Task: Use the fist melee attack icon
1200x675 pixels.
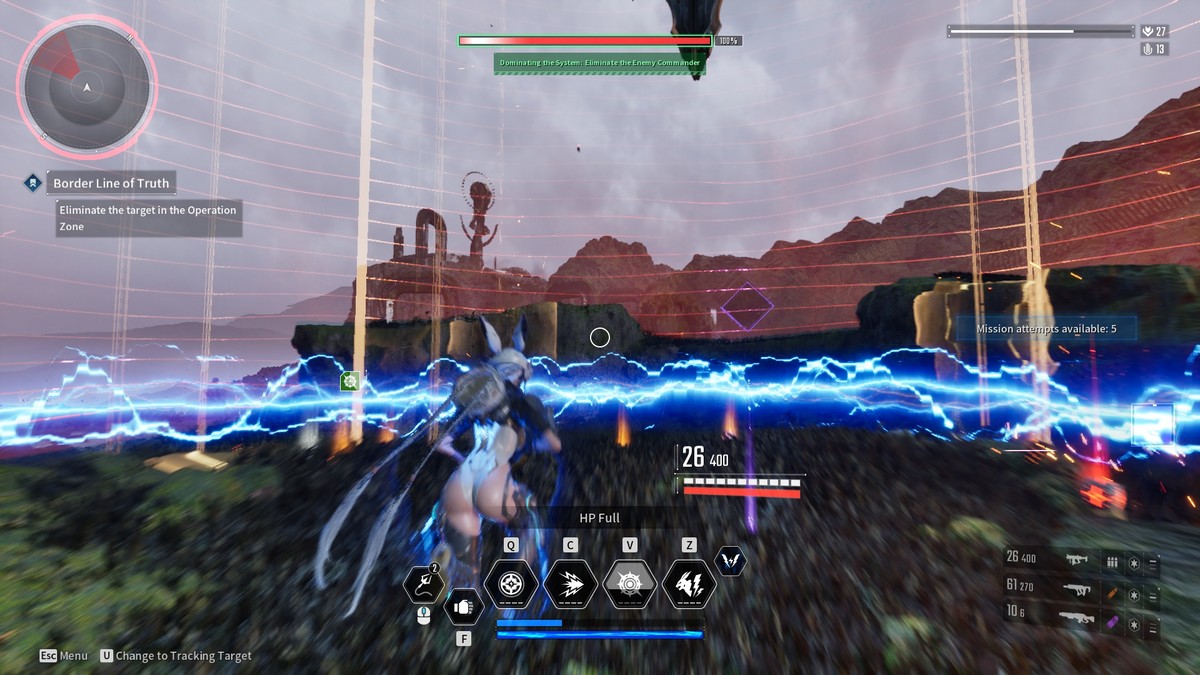Action: coord(463,605)
